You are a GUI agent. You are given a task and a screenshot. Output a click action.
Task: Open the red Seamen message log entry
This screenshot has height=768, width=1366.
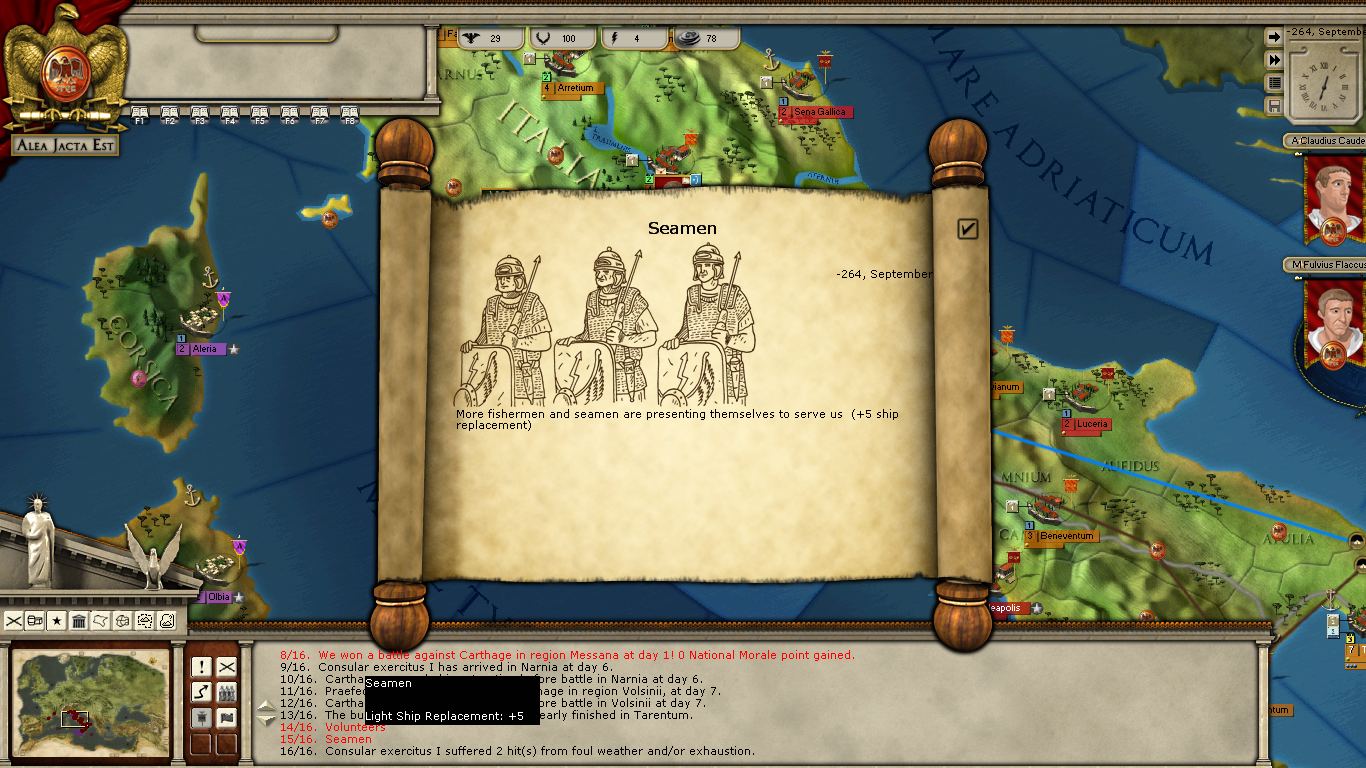348,739
